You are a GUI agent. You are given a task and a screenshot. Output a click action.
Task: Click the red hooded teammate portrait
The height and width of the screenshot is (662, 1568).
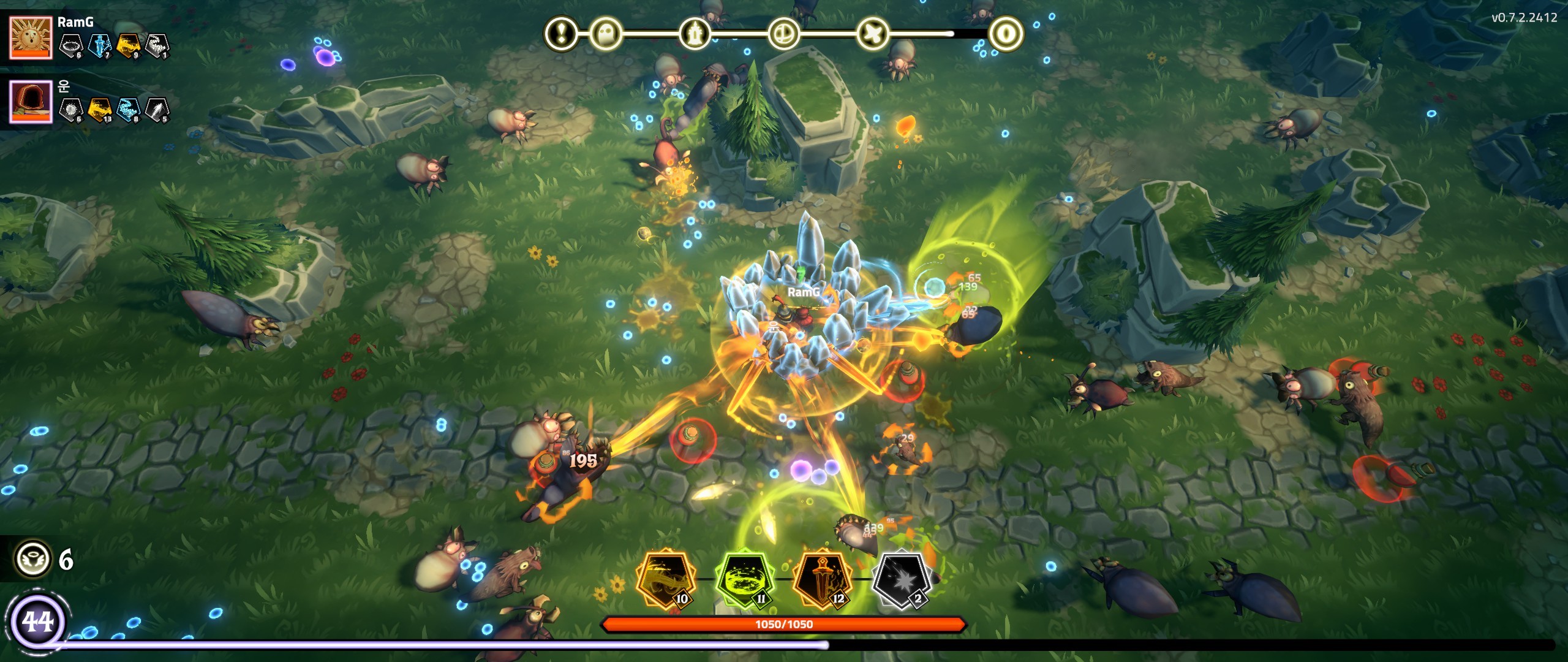[31, 102]
